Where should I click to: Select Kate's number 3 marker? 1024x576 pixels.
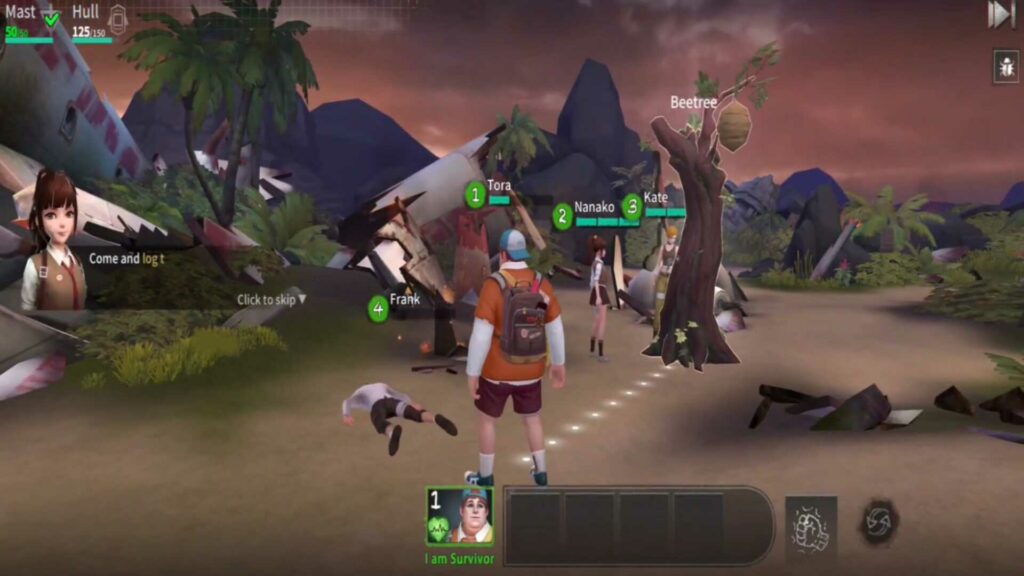(x=632, y=206)
